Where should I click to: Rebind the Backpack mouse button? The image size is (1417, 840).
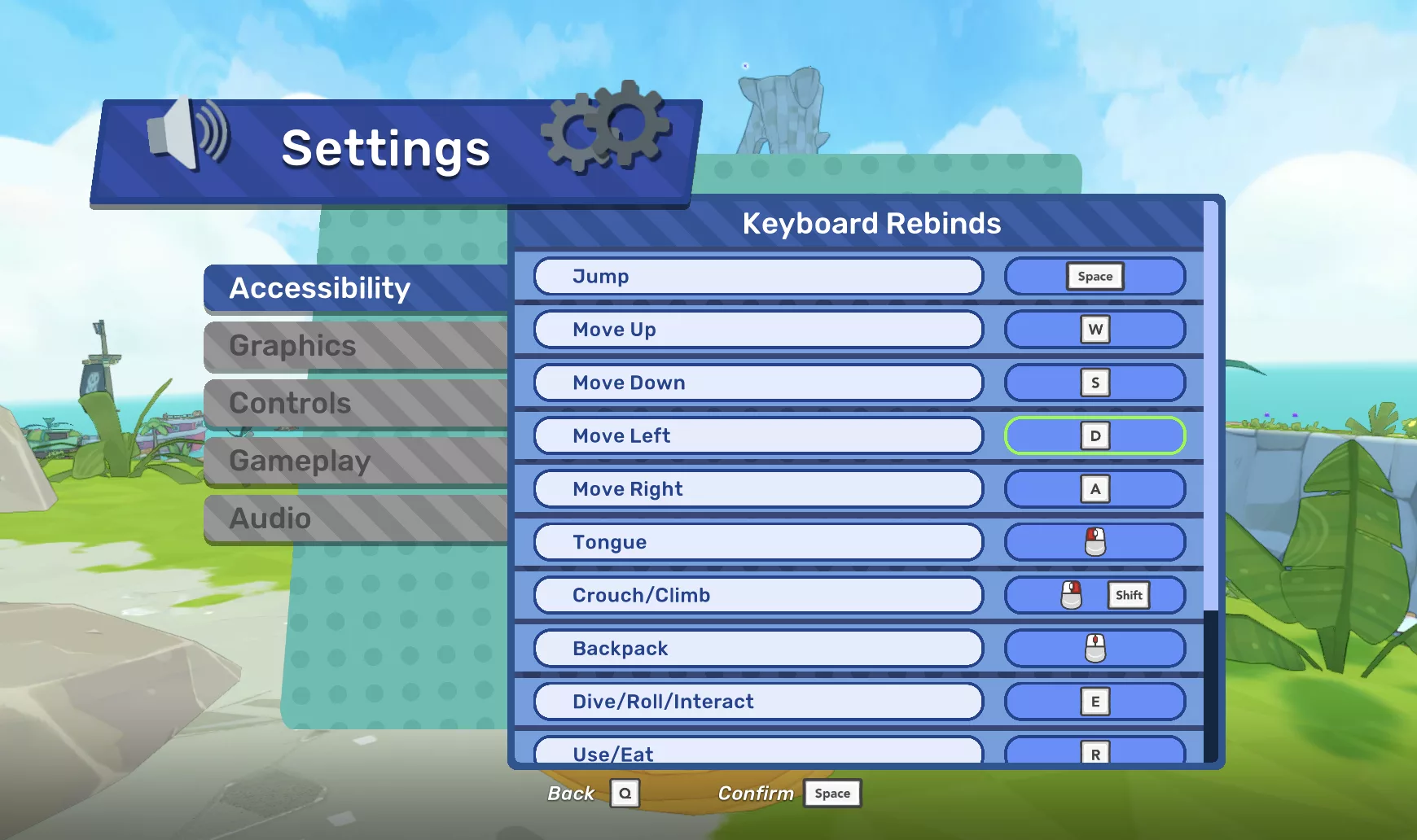[x=1095, y=649]
